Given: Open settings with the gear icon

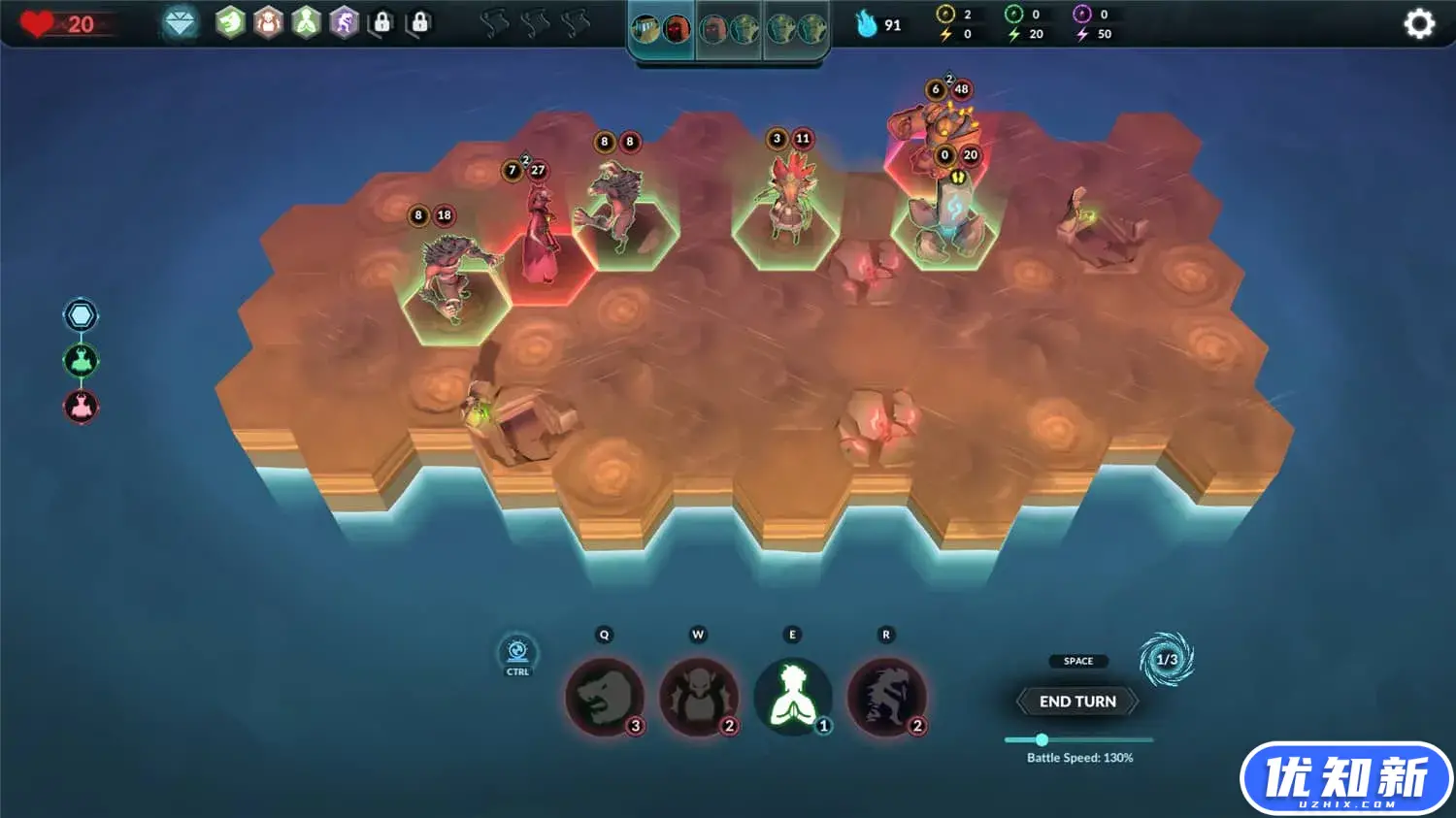Looking at the screenshot, I should point(1418,23).
